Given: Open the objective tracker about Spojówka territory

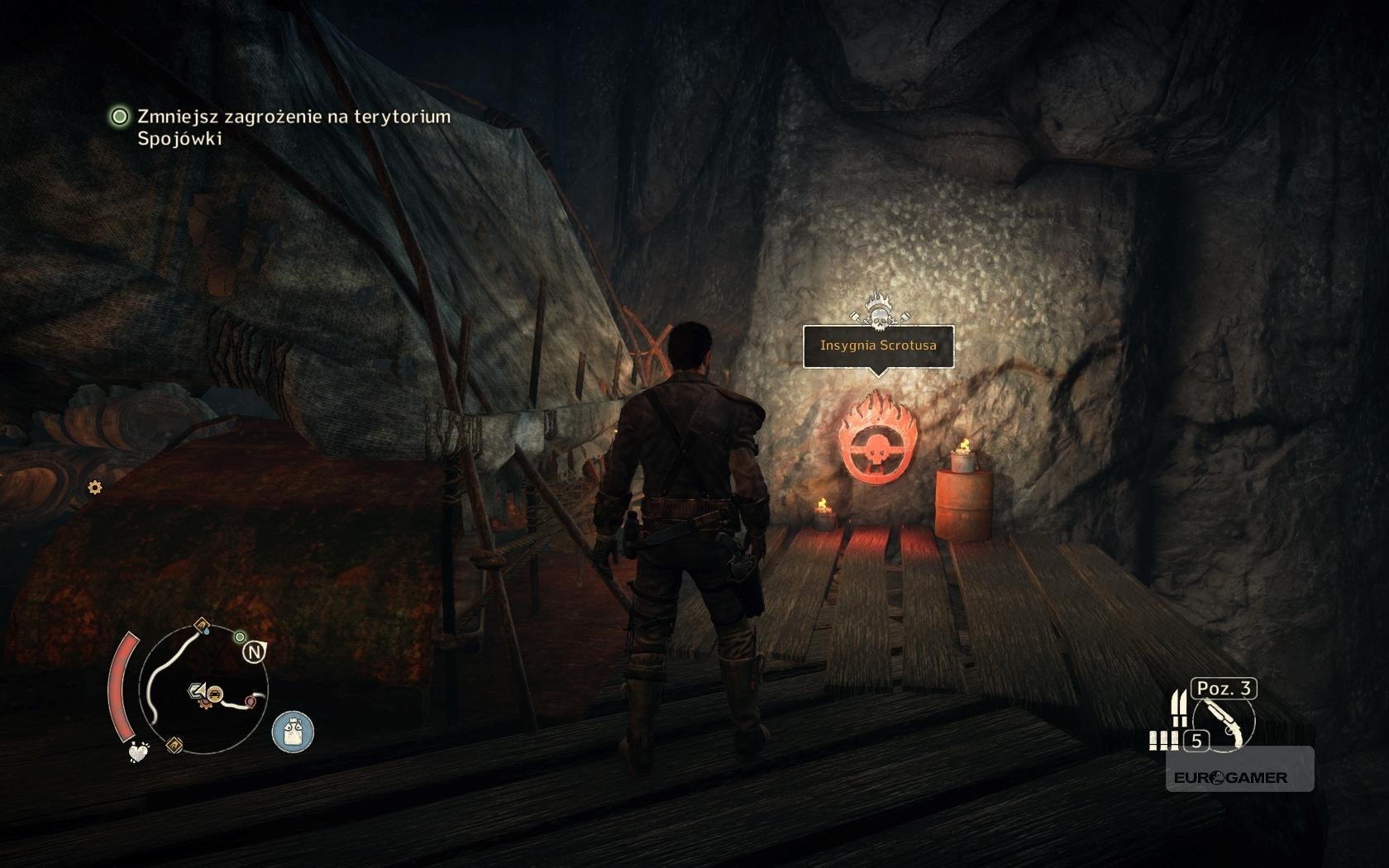Looking at the screenshot, I should (281, 127).
